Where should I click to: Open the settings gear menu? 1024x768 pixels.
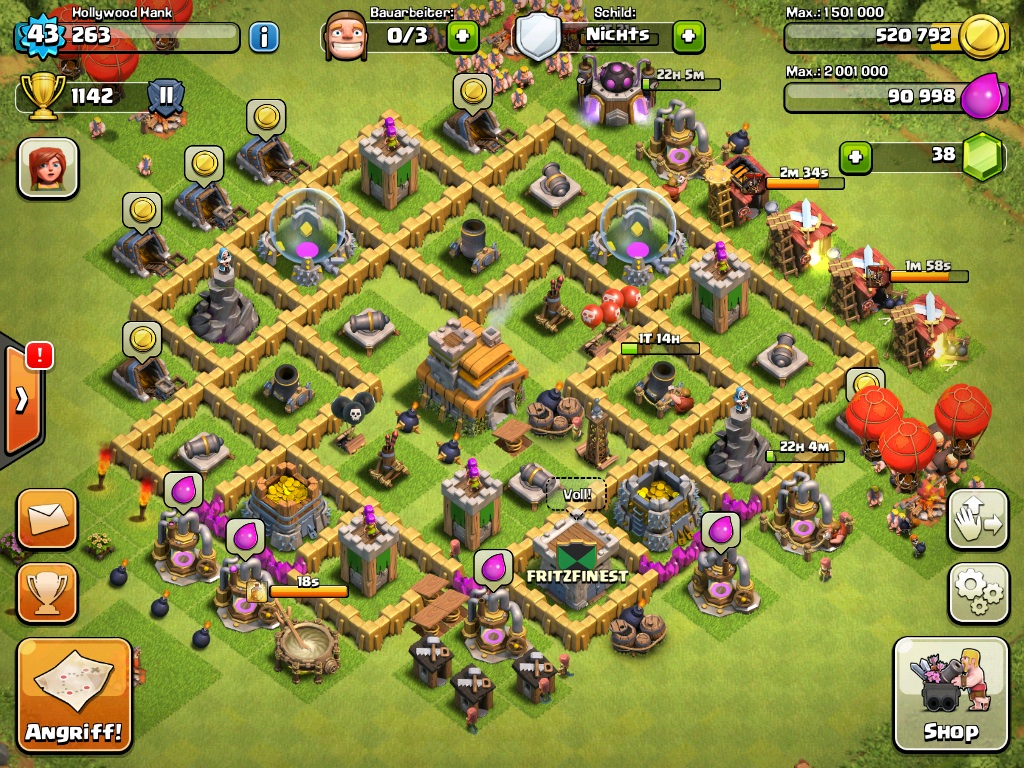pos(978,593)
